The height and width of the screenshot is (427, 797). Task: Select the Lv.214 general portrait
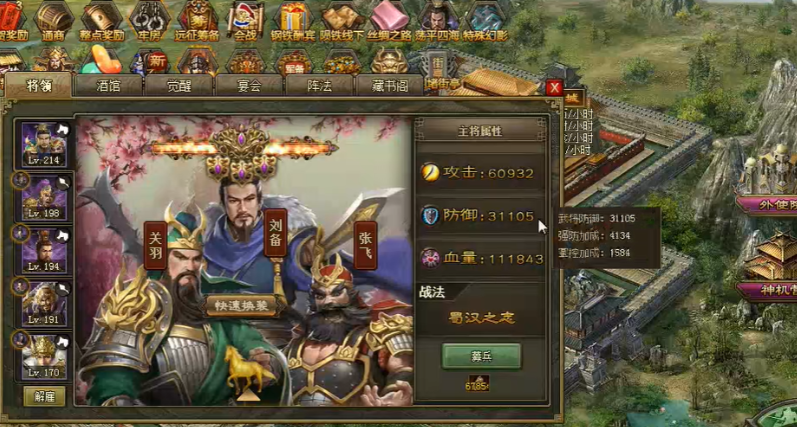tap(44, 144)
